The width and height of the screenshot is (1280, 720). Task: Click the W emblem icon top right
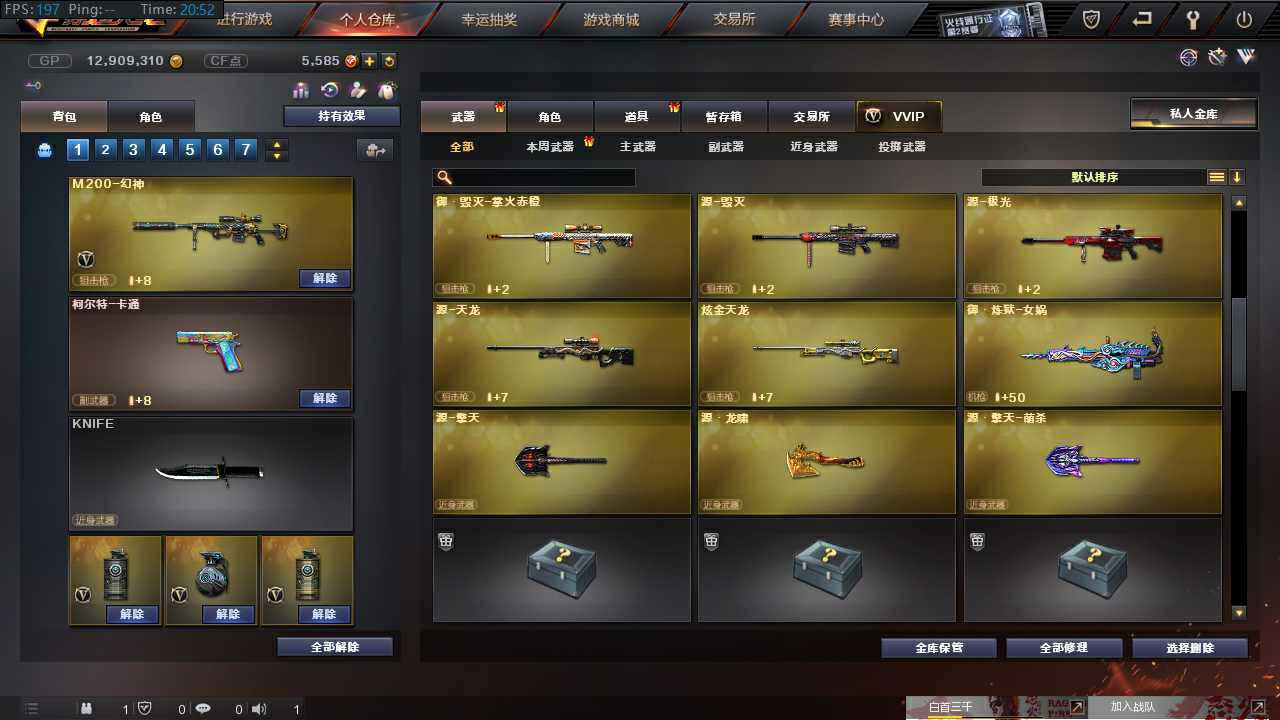(1246, 57)
